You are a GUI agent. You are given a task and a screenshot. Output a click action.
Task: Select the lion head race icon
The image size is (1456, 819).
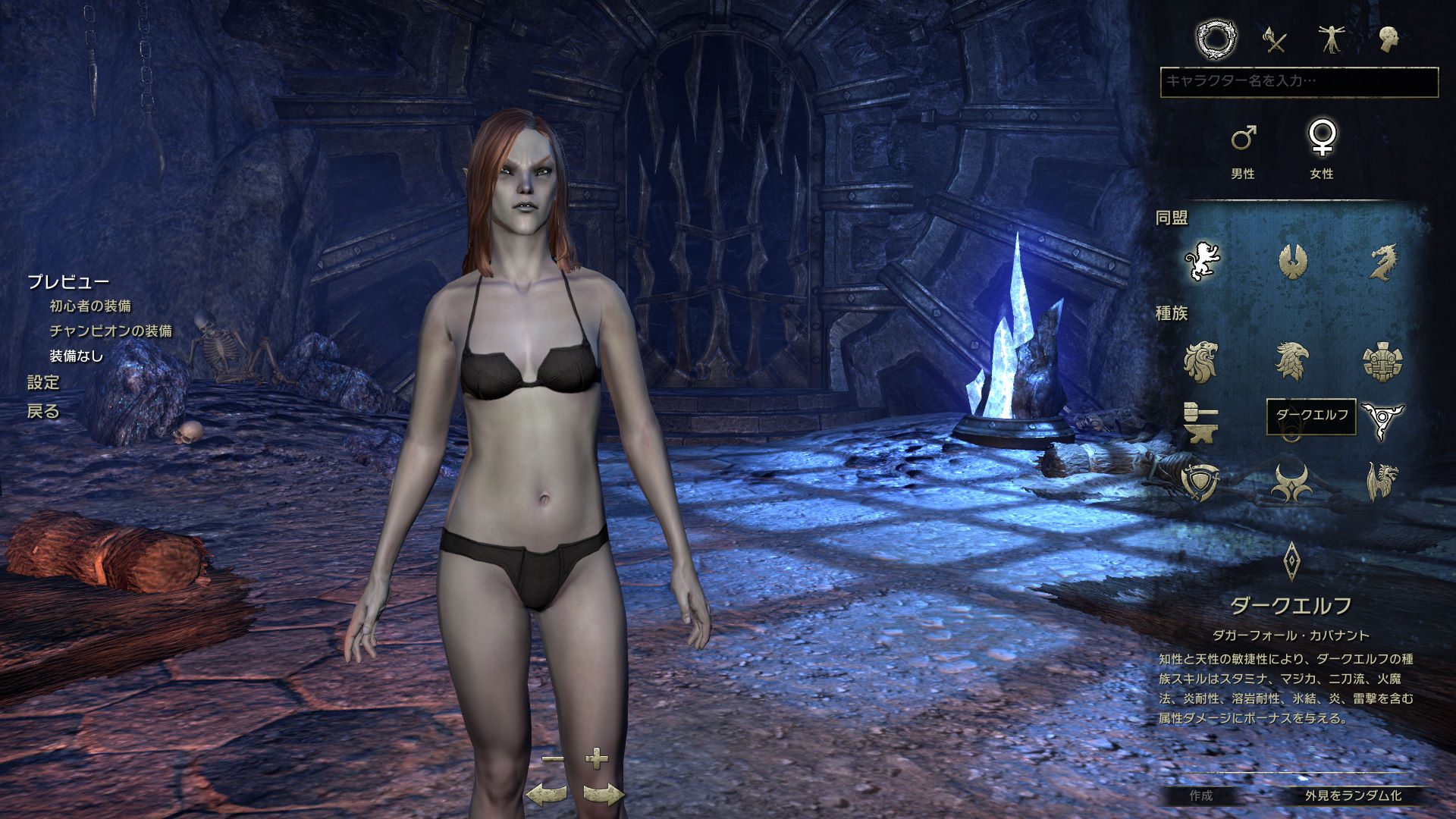point(1201,361)
